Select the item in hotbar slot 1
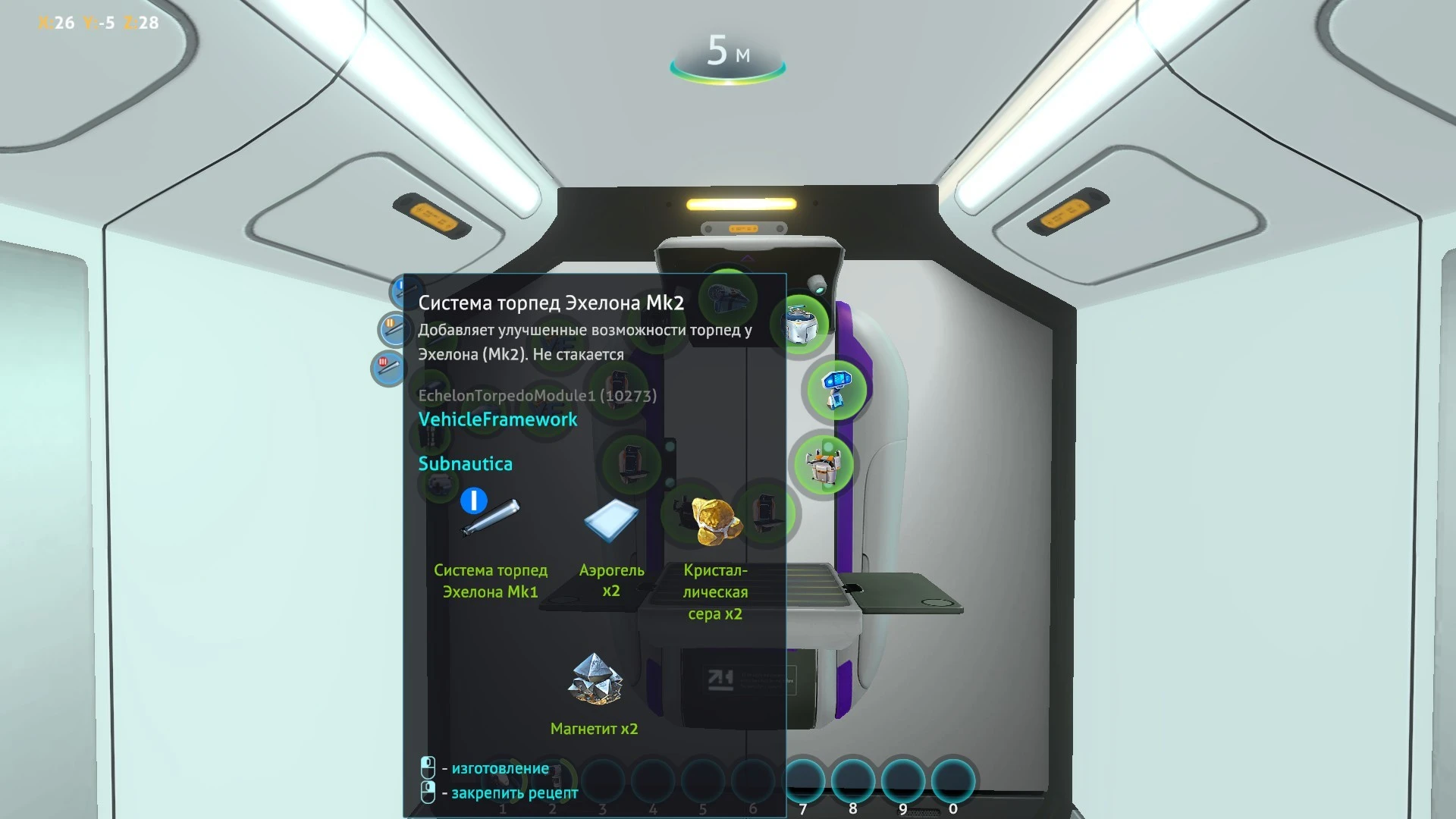The height and width of the screenshot is (819, 1456). [x=503, y=780]
